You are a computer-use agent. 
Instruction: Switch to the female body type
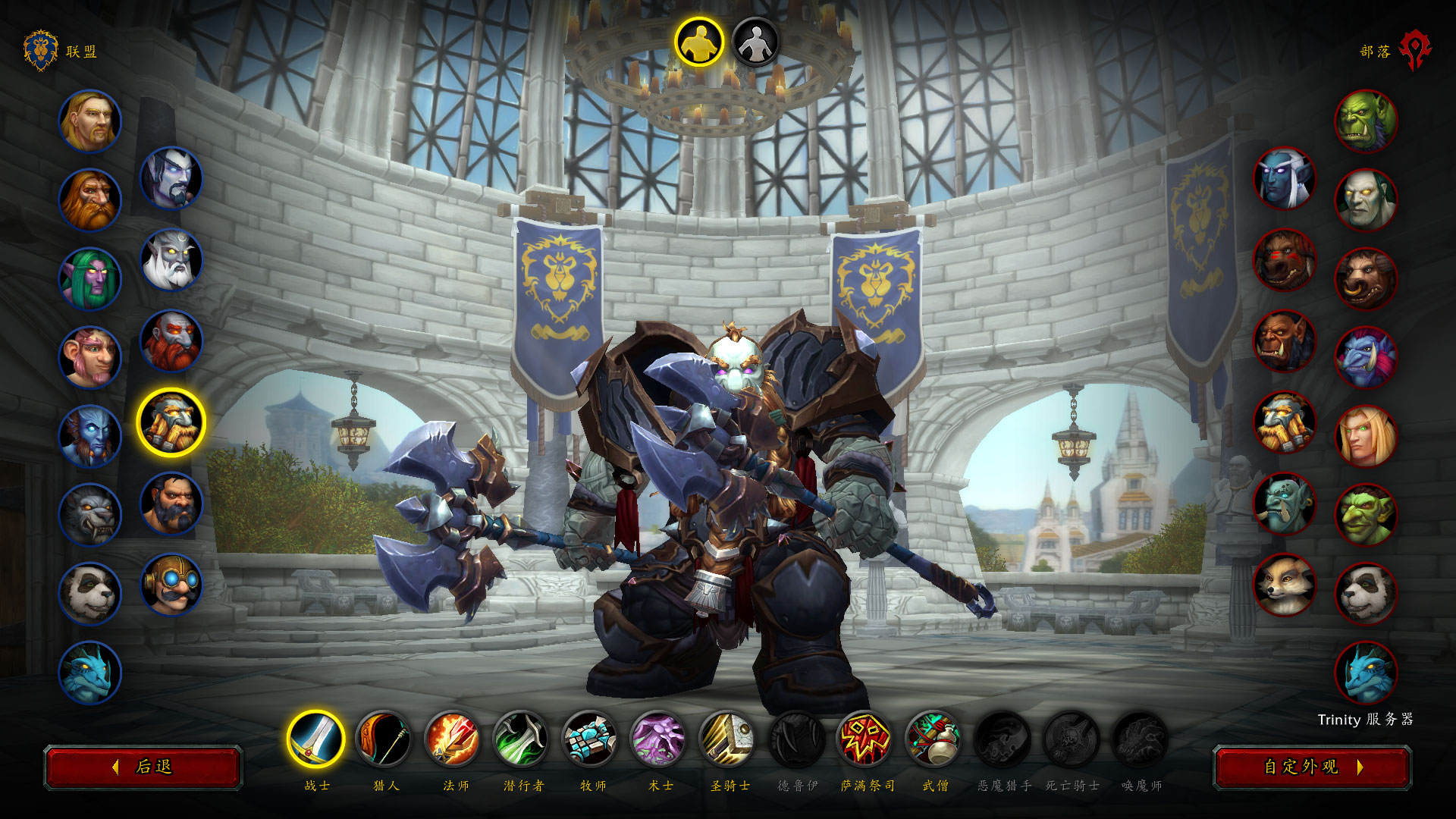(x=755, y=42)
